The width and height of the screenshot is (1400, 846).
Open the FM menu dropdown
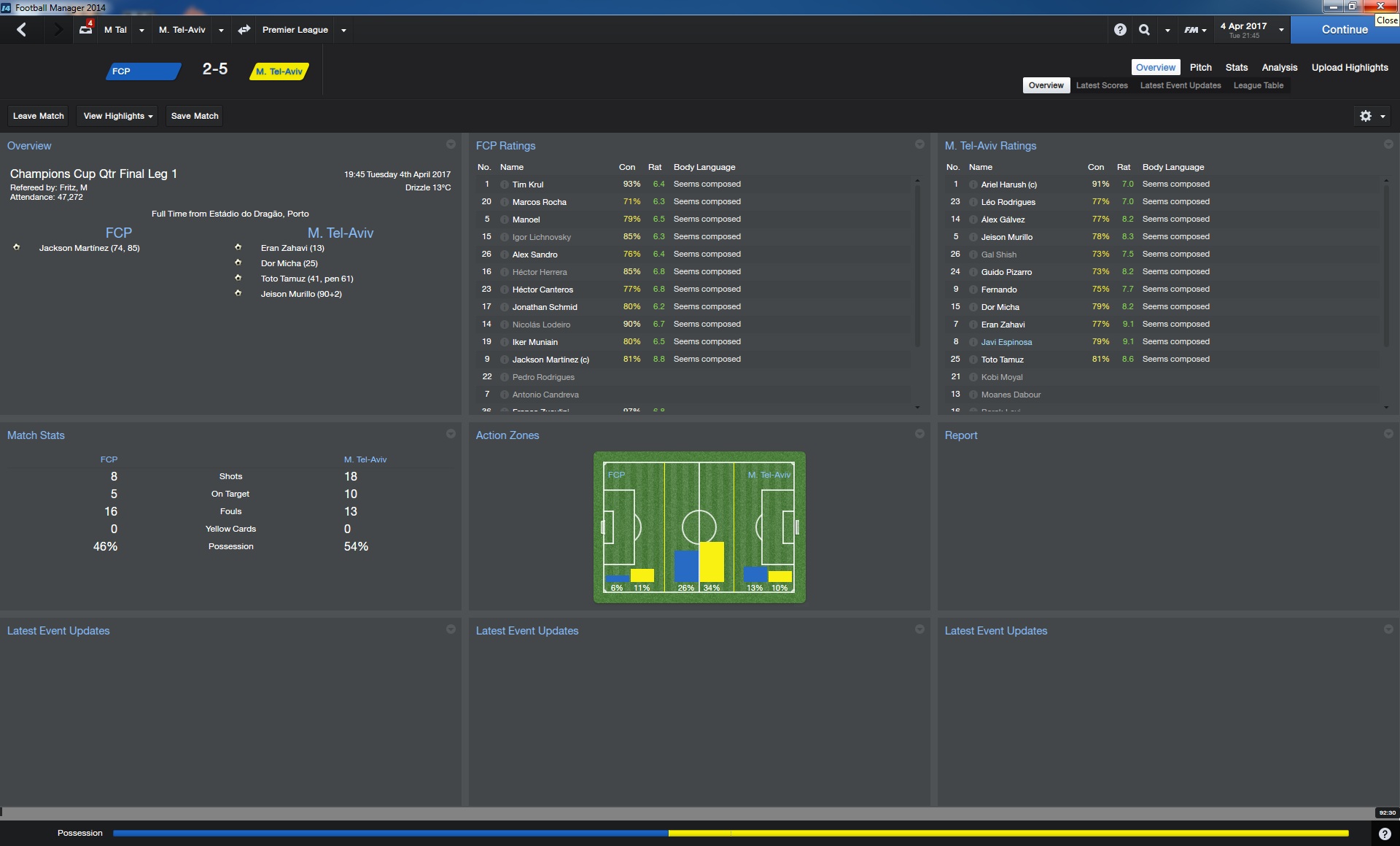pos(1194,30)
